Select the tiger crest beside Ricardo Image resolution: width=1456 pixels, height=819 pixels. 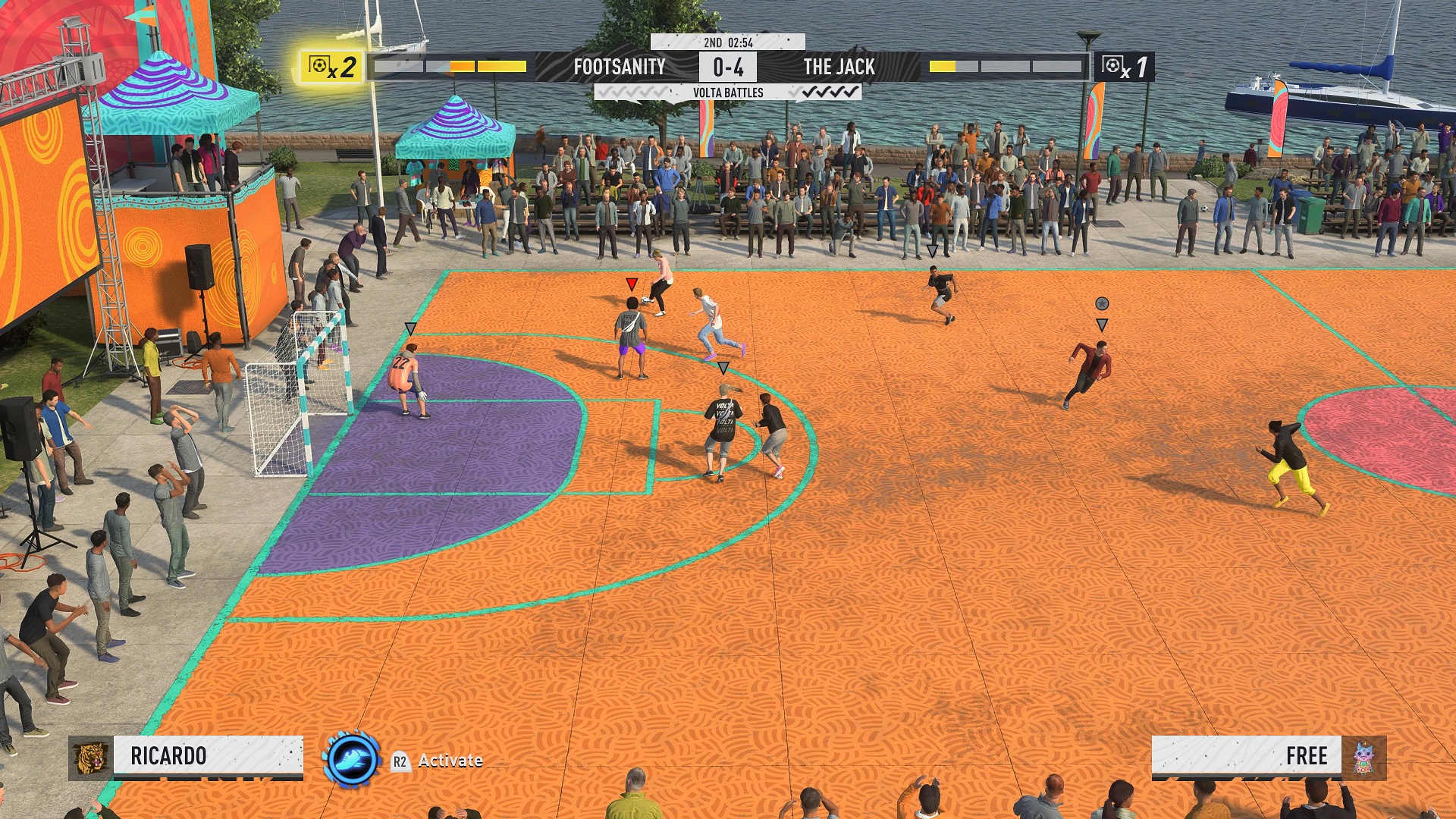pyautogui.click(x=90, y=758)
